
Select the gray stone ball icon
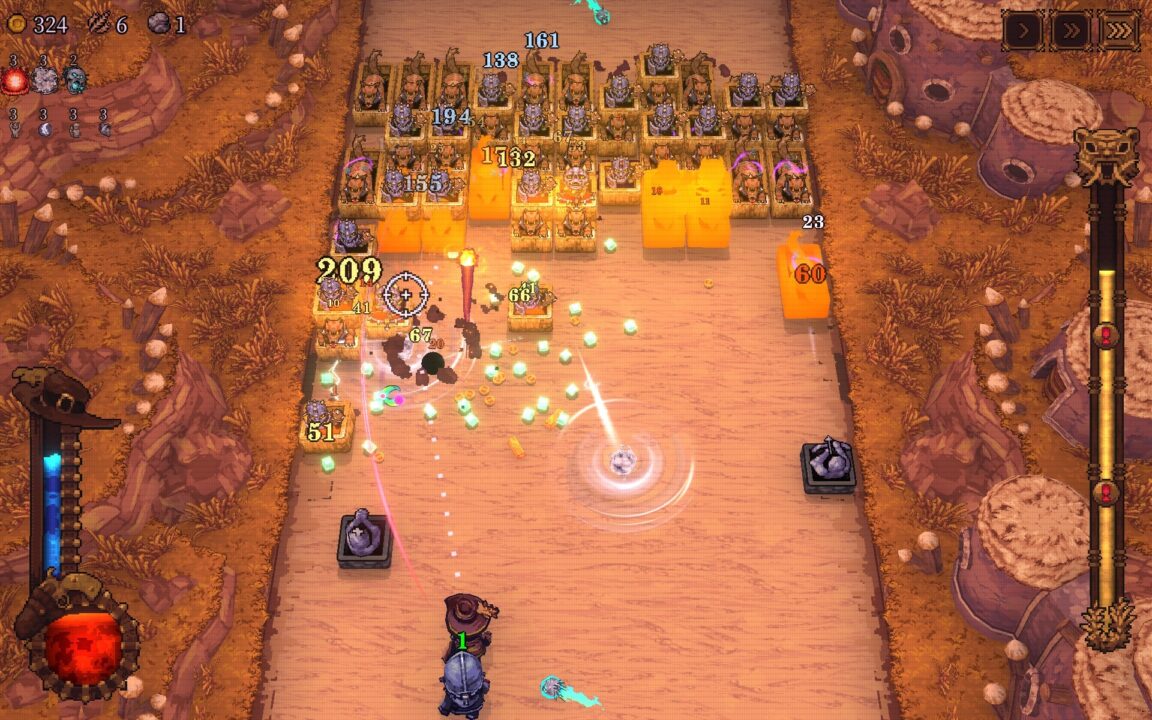click(x=44, y=81)
